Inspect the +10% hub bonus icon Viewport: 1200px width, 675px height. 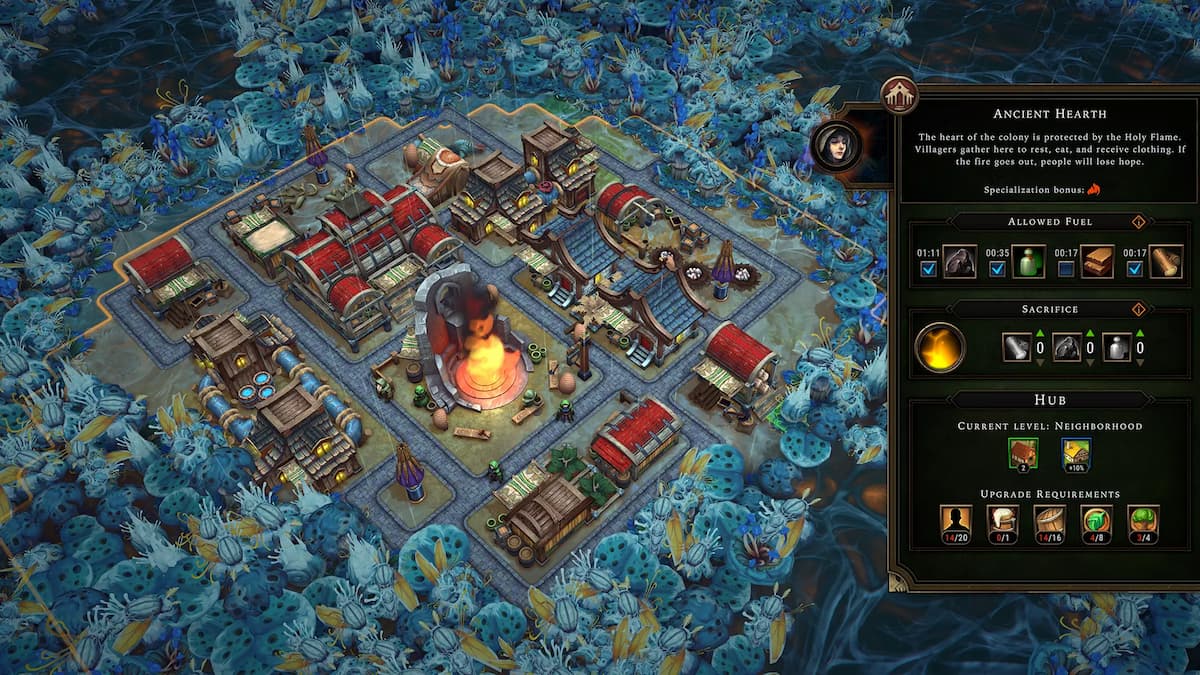[x=1076, y=454]
